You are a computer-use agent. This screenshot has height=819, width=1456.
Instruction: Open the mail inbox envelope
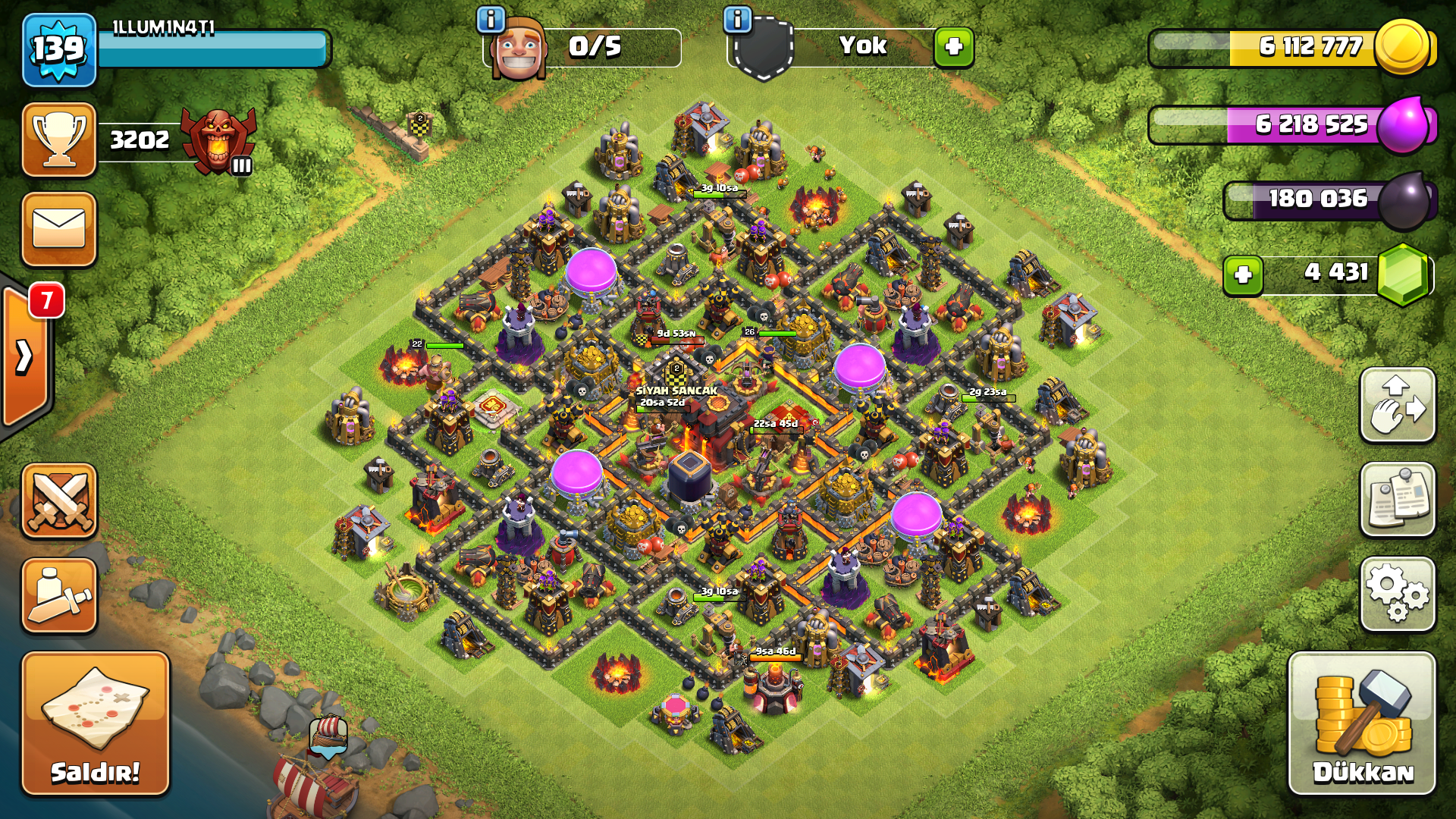(59, 229)
